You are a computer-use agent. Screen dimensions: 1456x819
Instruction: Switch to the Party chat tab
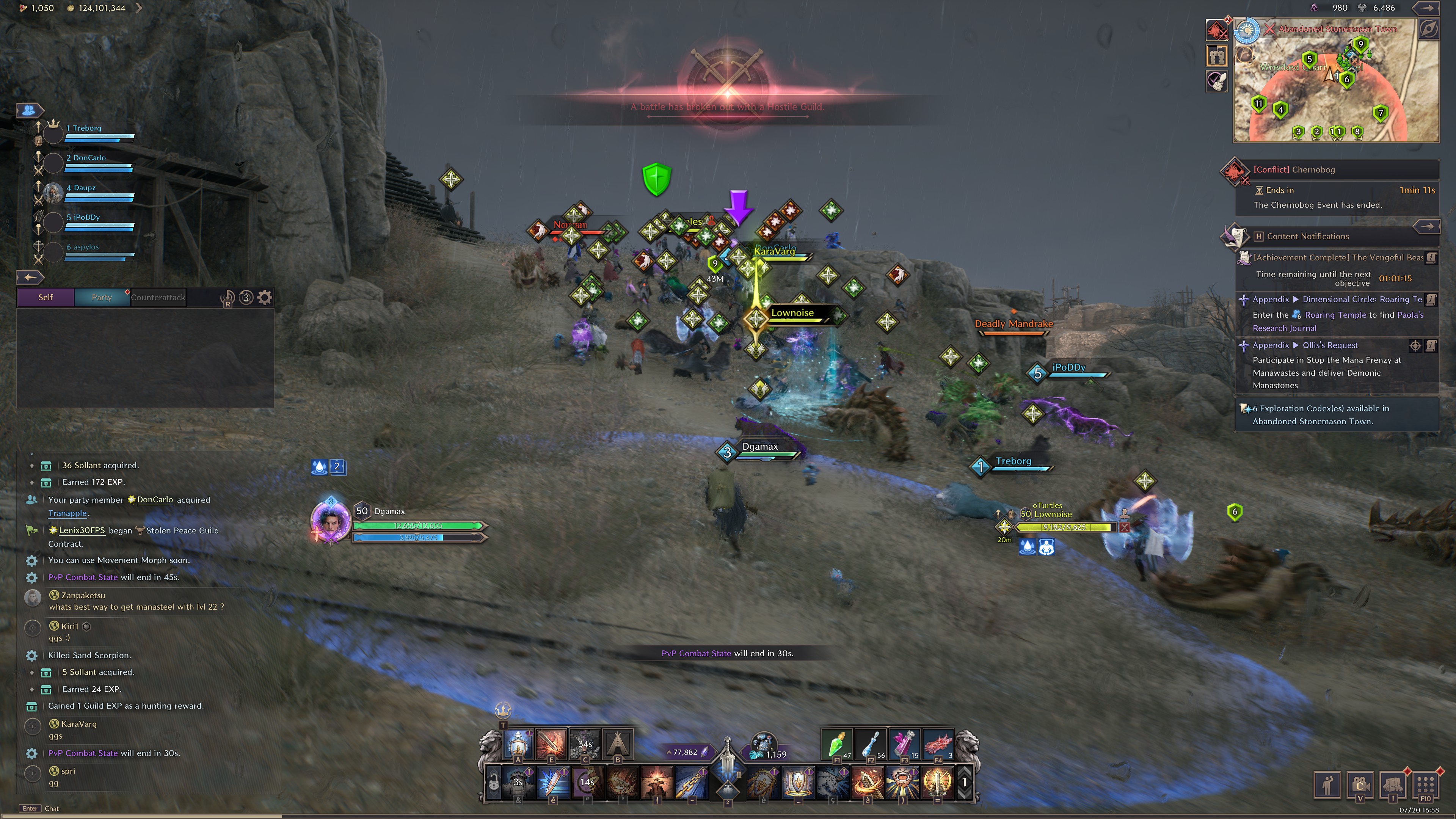tap(102, 297)
